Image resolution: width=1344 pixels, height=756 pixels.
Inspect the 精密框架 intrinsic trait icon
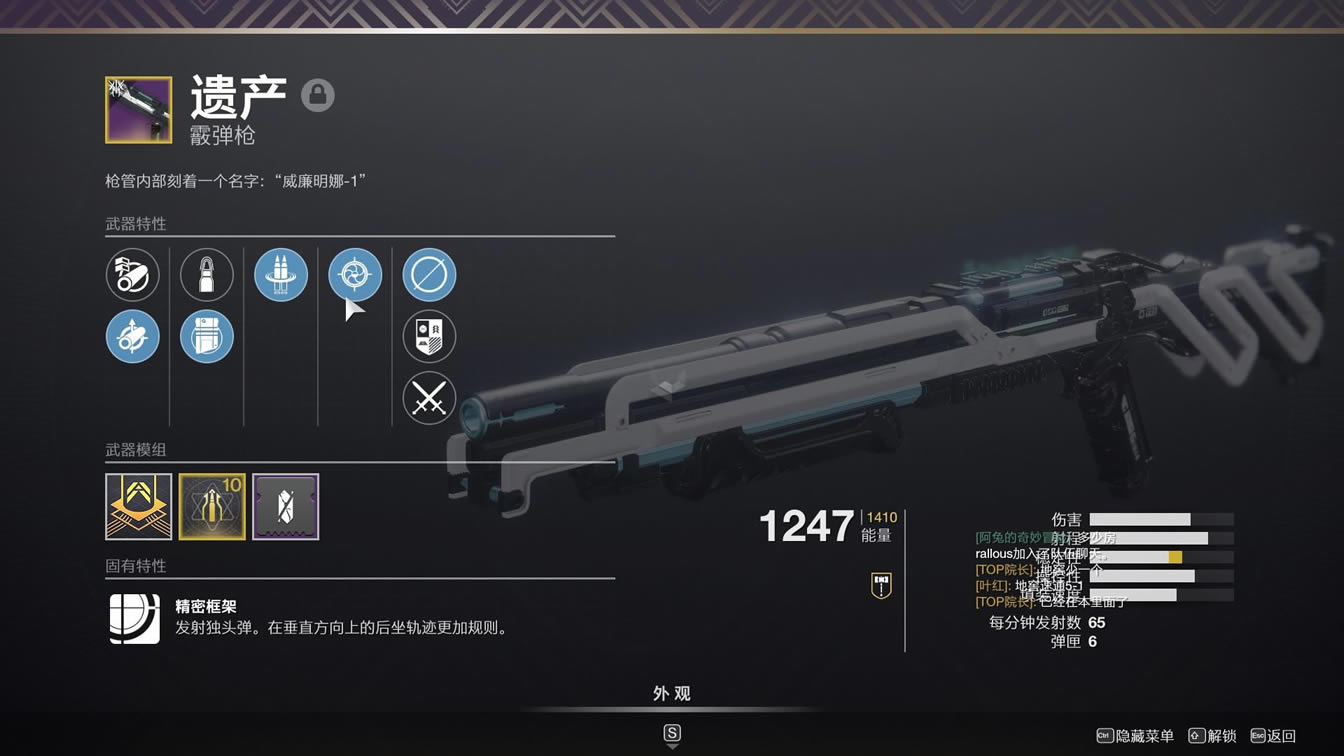point(135,618)
